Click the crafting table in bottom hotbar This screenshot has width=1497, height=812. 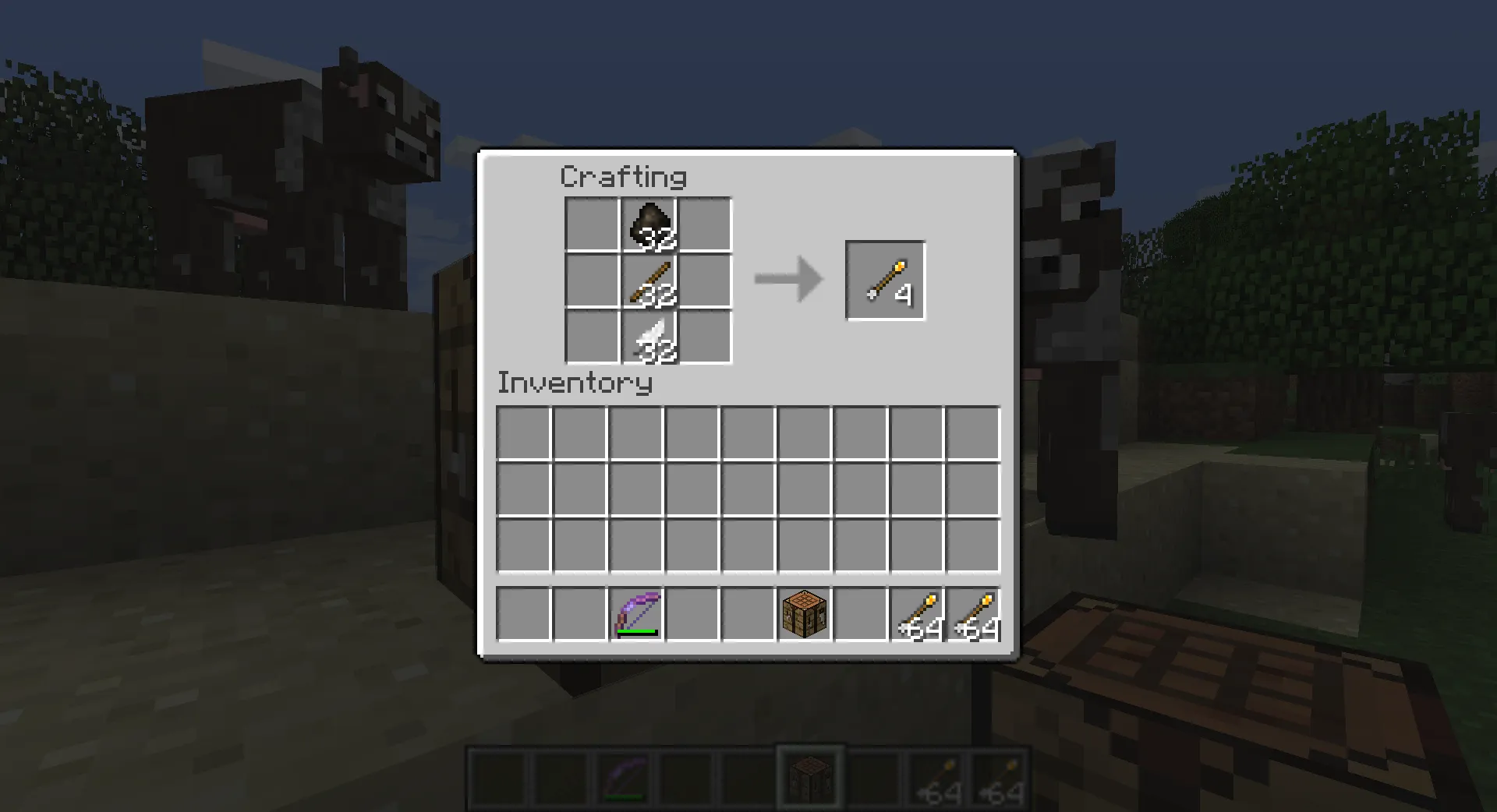(x=809, y=776)
